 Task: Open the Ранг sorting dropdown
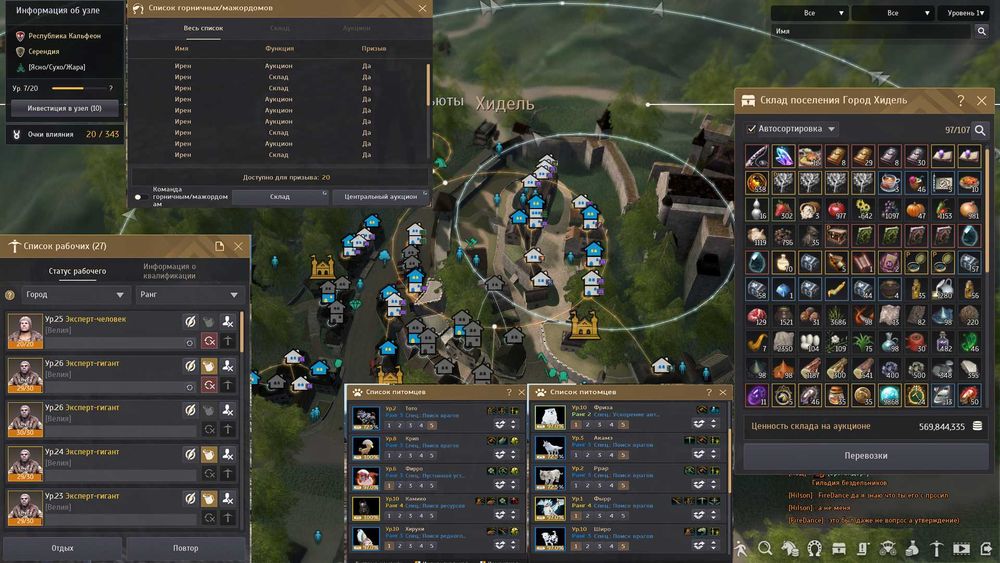[190, 295]
